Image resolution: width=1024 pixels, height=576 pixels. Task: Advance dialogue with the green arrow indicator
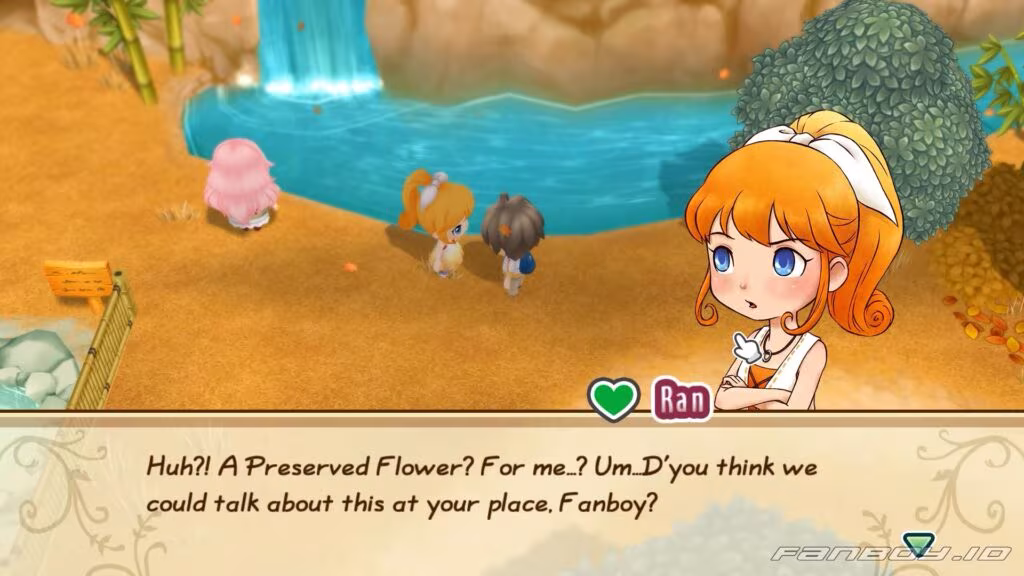915,543
